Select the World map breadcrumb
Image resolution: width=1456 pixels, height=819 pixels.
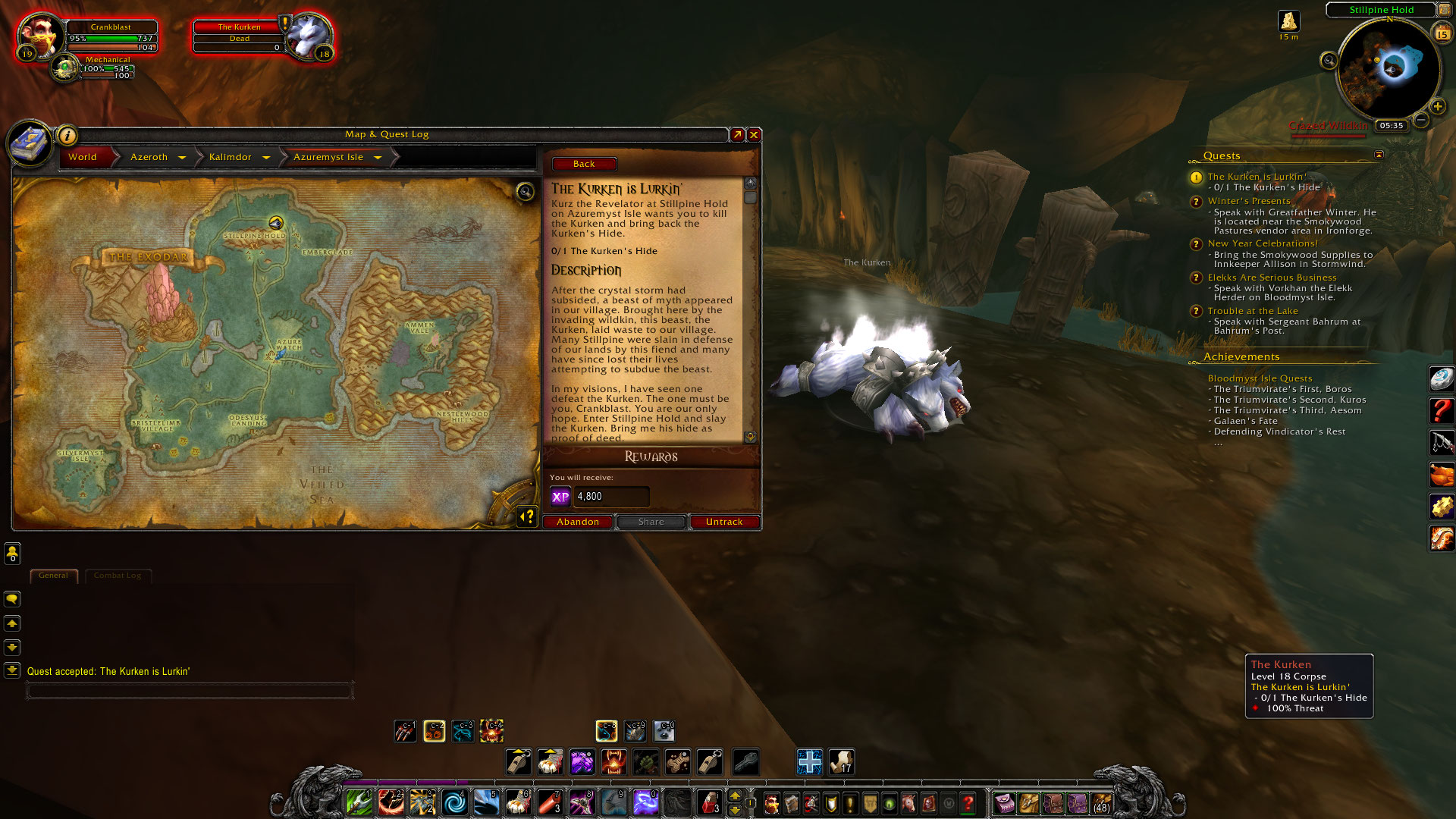pos(83,157)
